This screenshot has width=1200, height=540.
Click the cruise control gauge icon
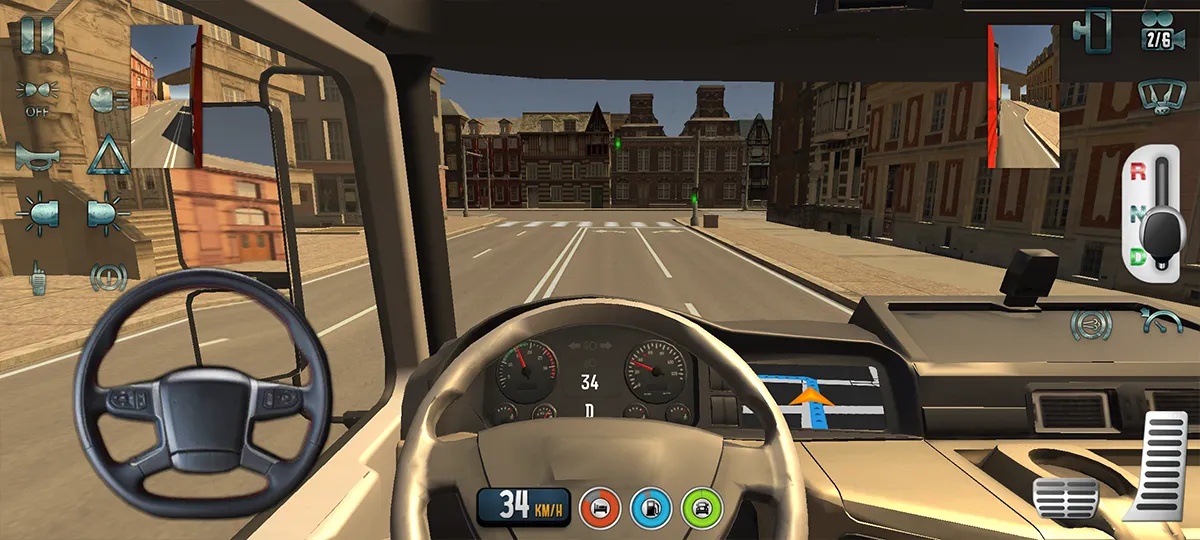tap(1160, 321)
